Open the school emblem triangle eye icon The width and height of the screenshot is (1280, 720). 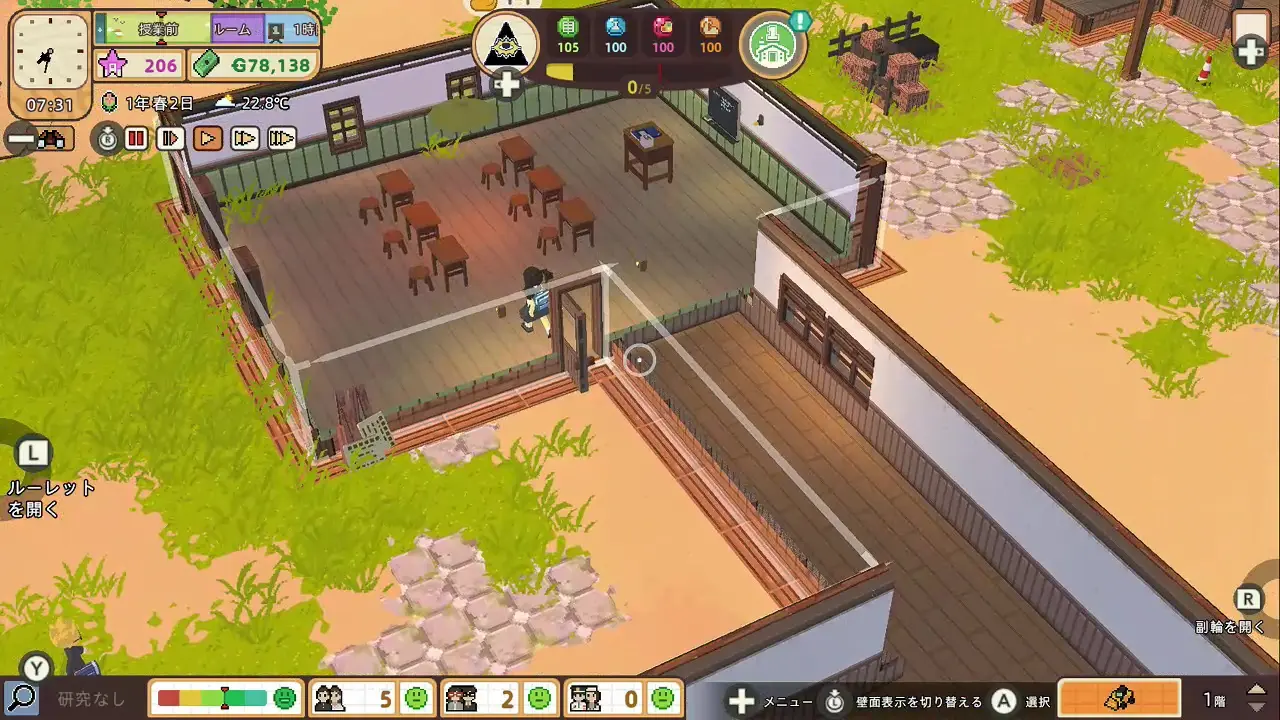coord(506,43)
